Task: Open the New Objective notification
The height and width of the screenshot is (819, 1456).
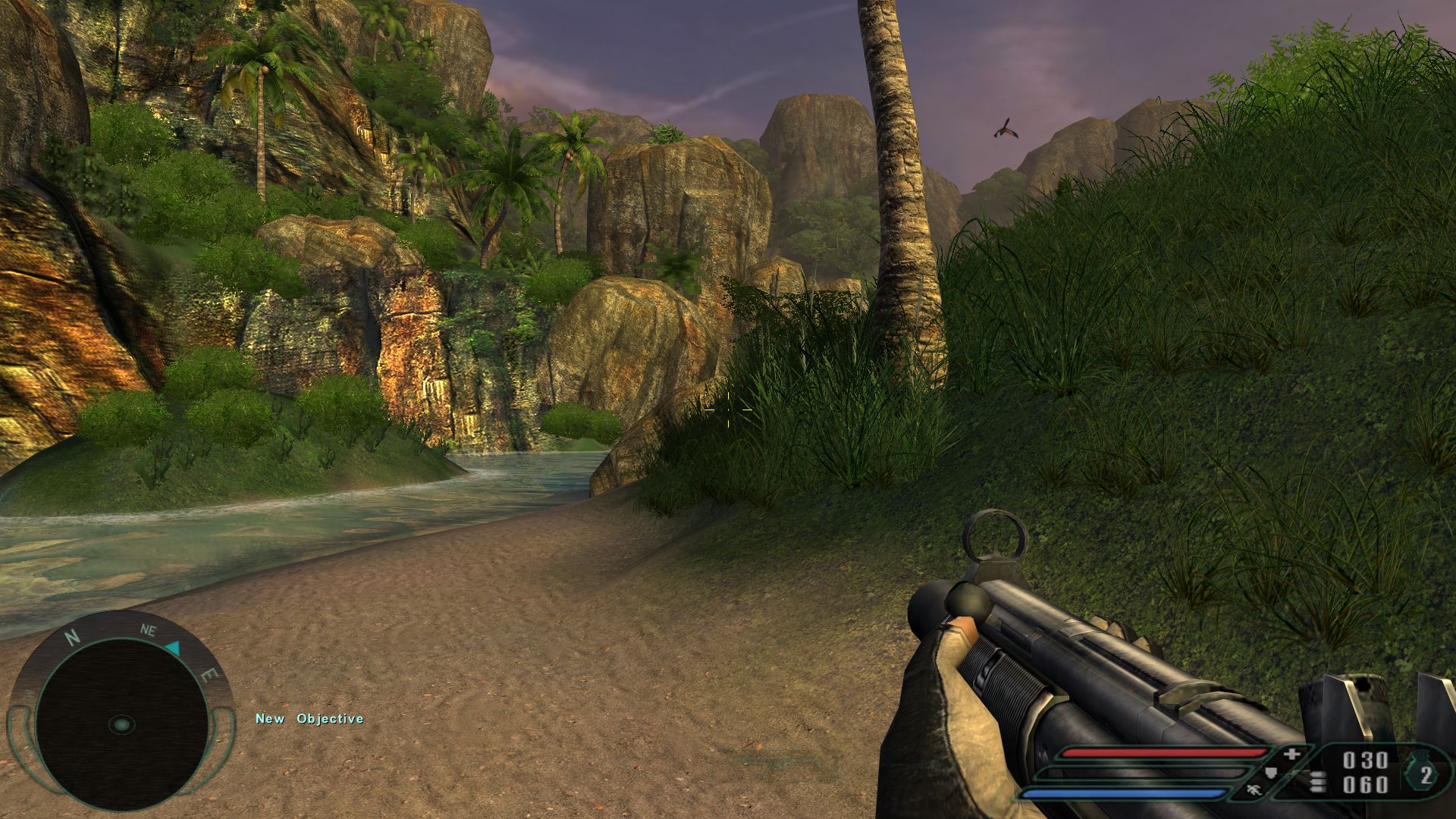Action: click(309, 719)
